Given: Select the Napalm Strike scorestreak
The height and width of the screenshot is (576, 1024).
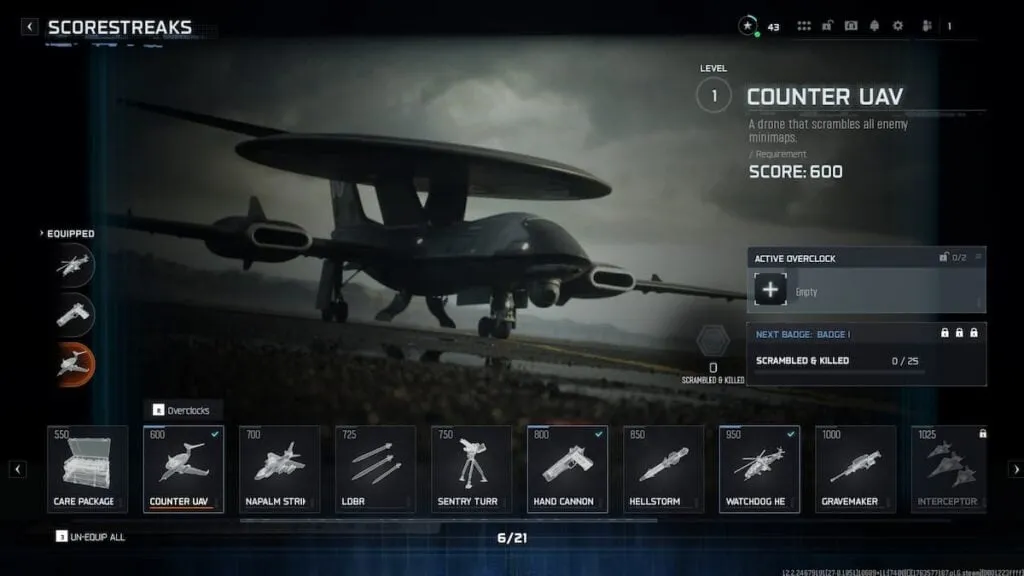Looking at the screenshot, I should tap(279, 469).
